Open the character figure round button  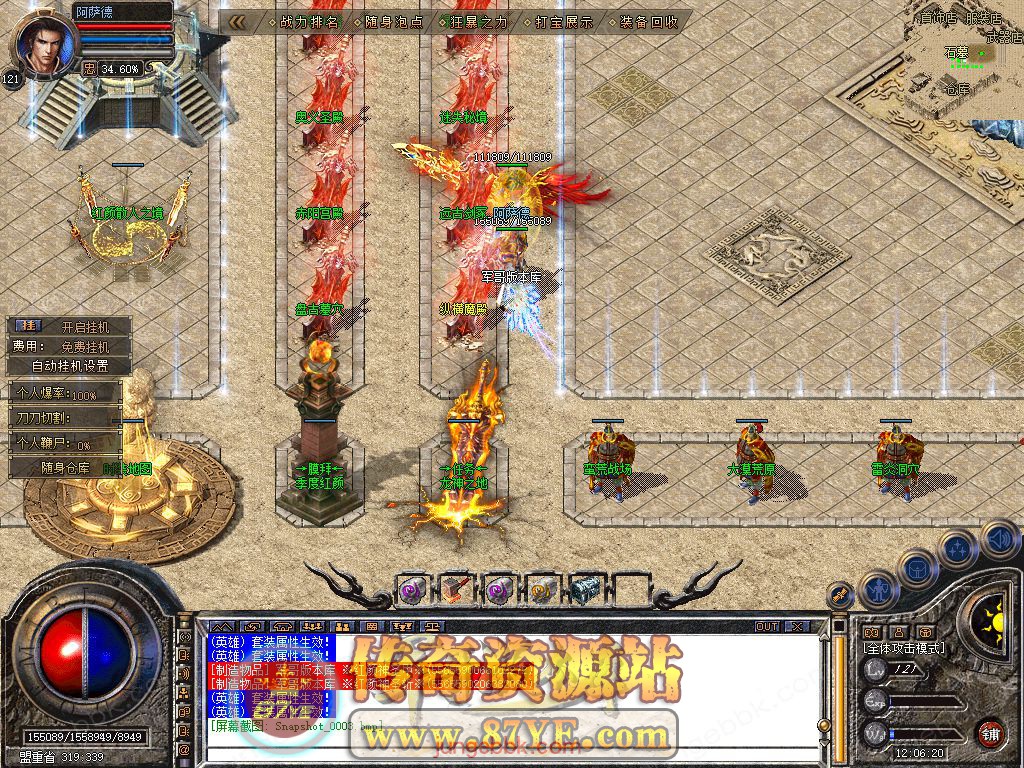click(x=880, y=591)
